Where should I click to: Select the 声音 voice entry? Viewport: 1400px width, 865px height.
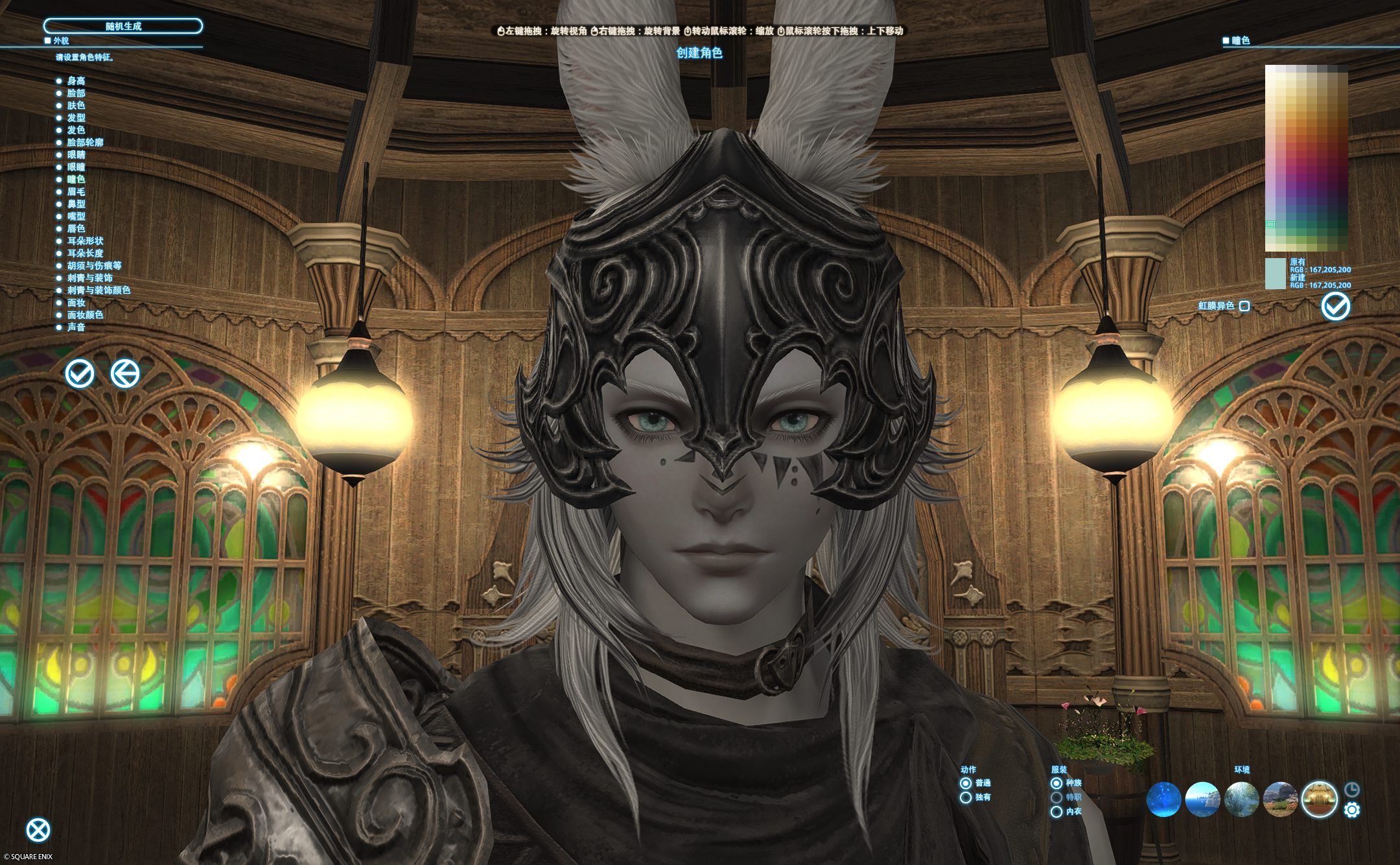[76, 327]
